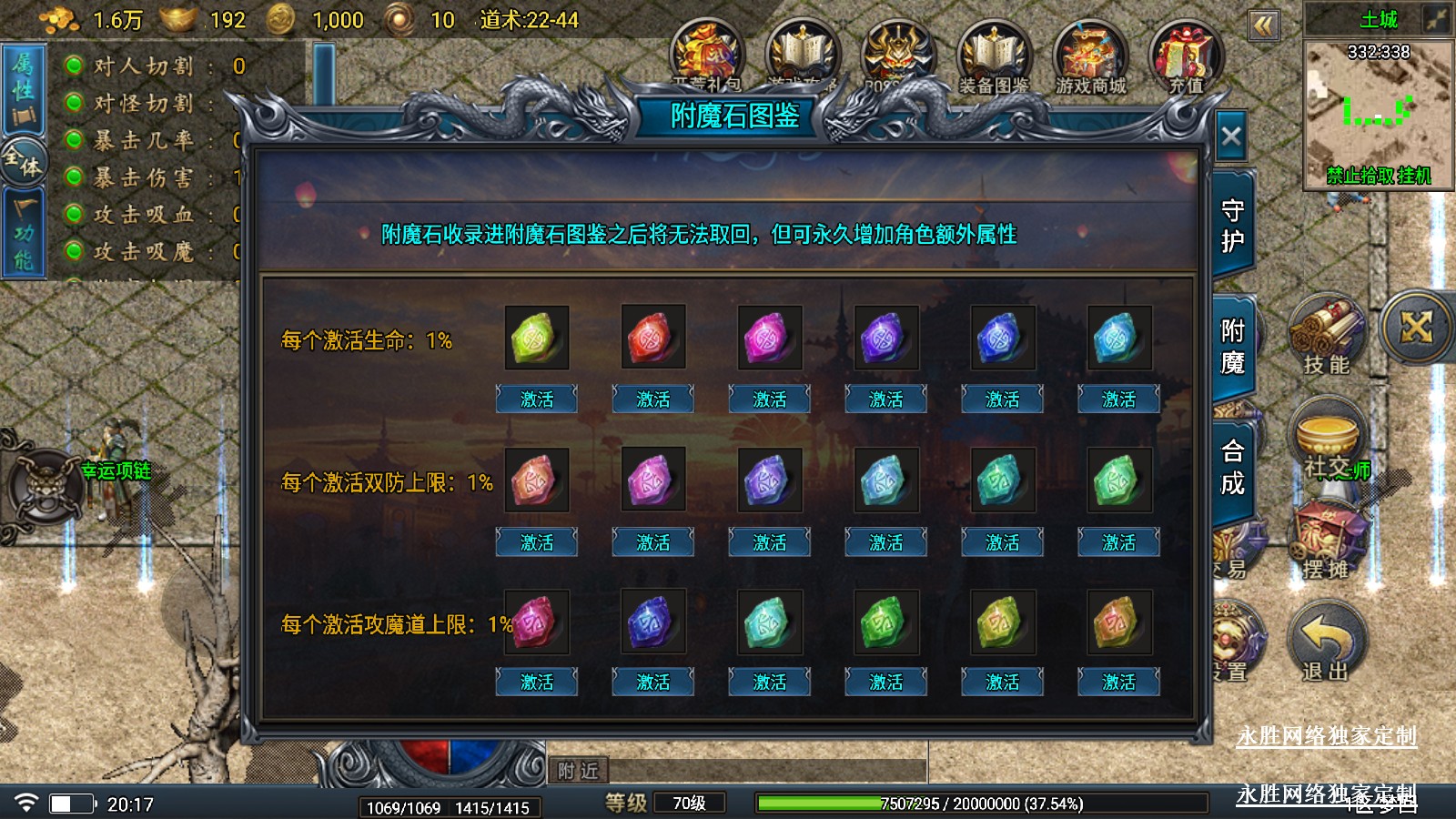Tap the crossed swords attack button

point(1417,328)
